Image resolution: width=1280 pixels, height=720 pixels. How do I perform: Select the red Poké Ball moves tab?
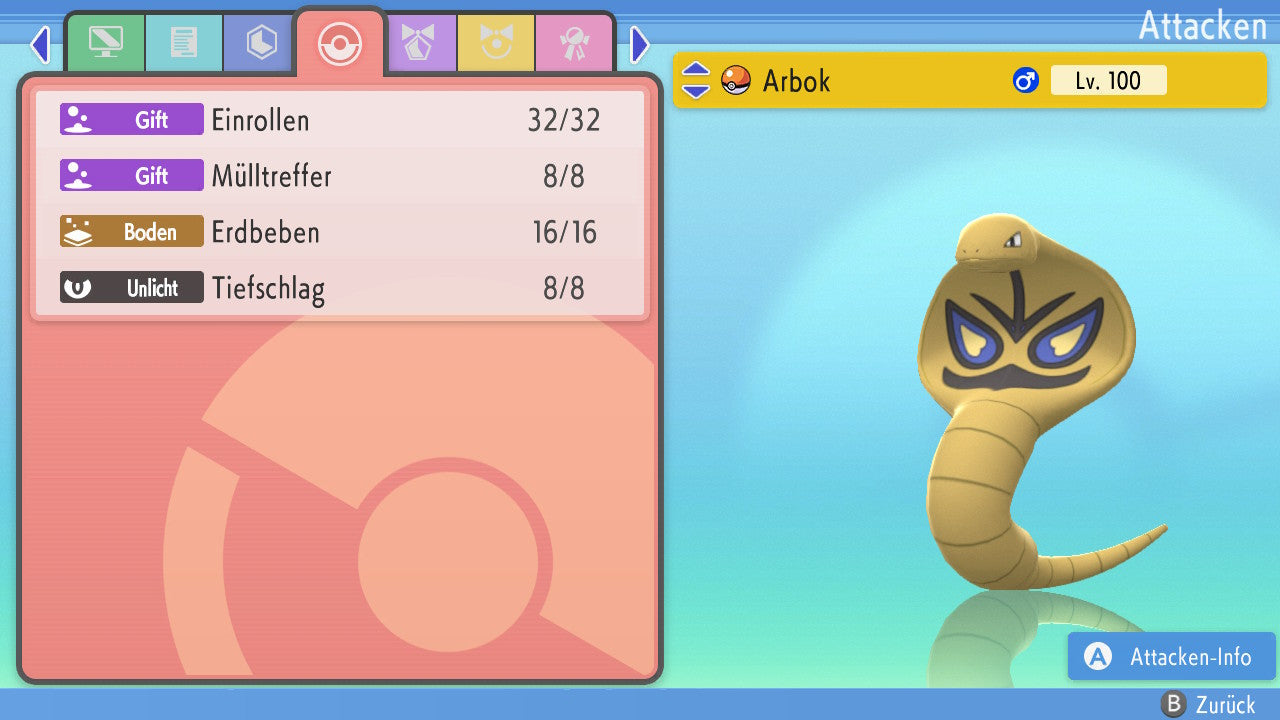pos(339,43)
